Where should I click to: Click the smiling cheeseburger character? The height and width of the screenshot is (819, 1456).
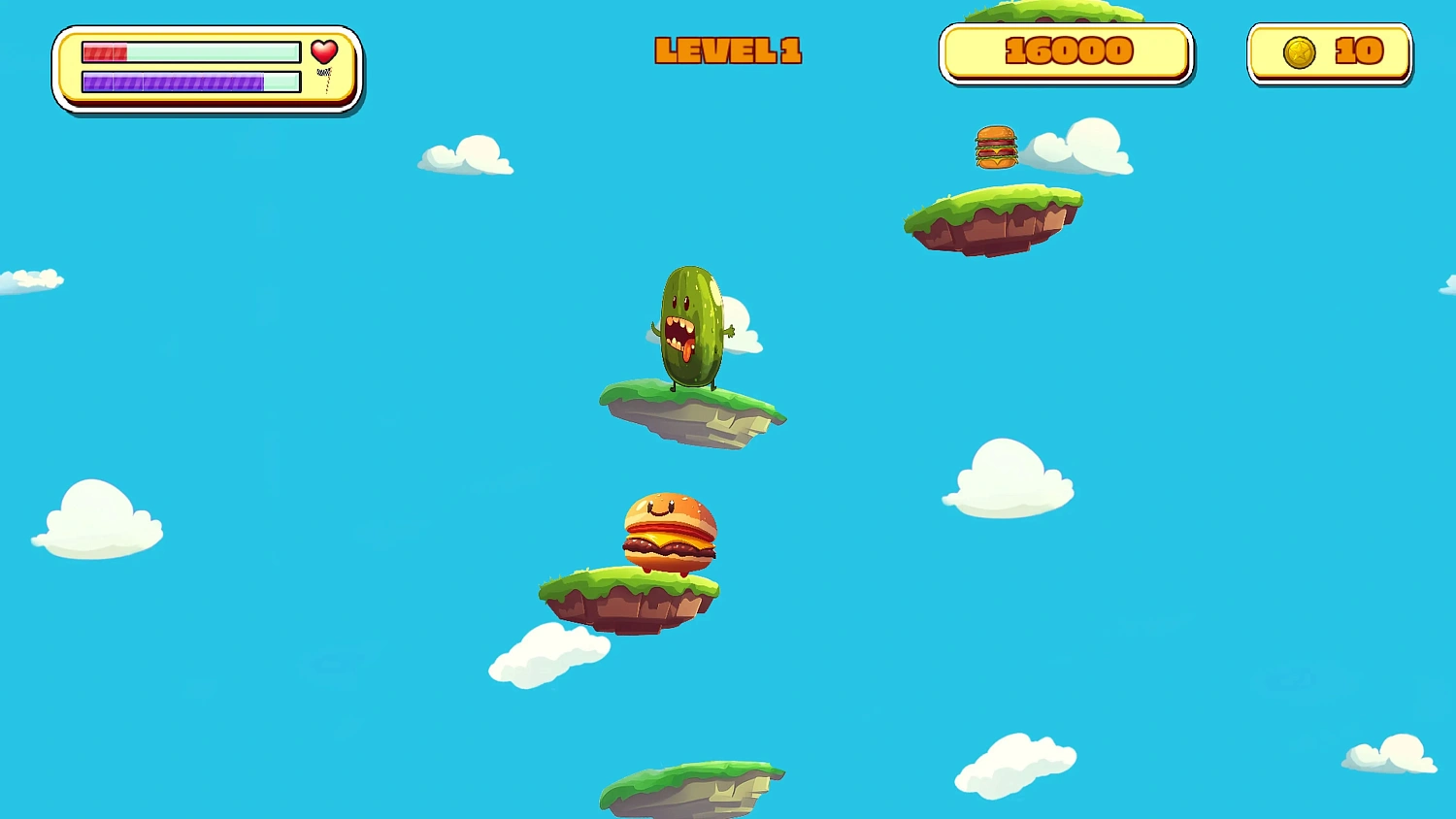[x=672, y=533]
